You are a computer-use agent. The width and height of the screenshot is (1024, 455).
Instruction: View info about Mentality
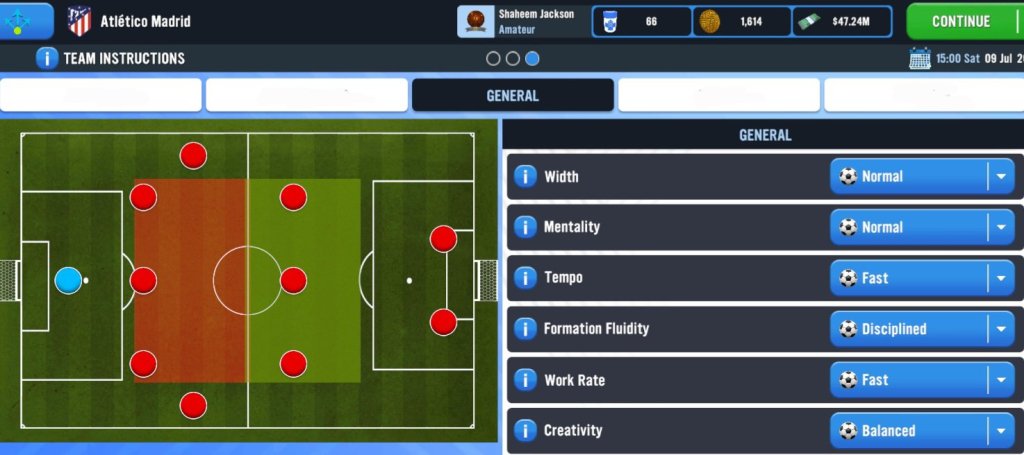(525, 228)
